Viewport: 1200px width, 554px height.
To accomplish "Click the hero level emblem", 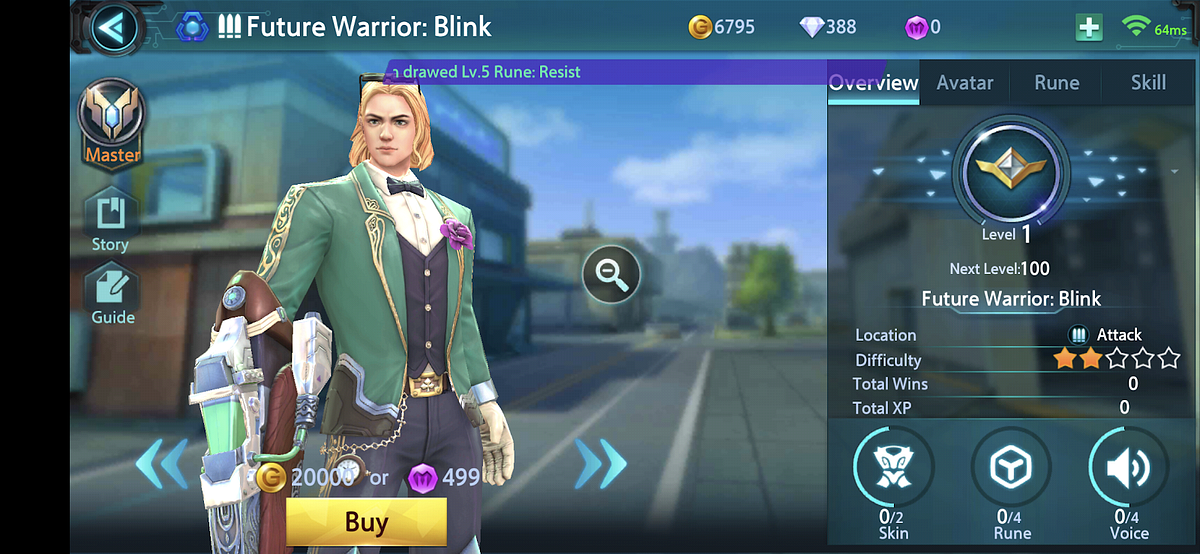I will click(1012, 169).
